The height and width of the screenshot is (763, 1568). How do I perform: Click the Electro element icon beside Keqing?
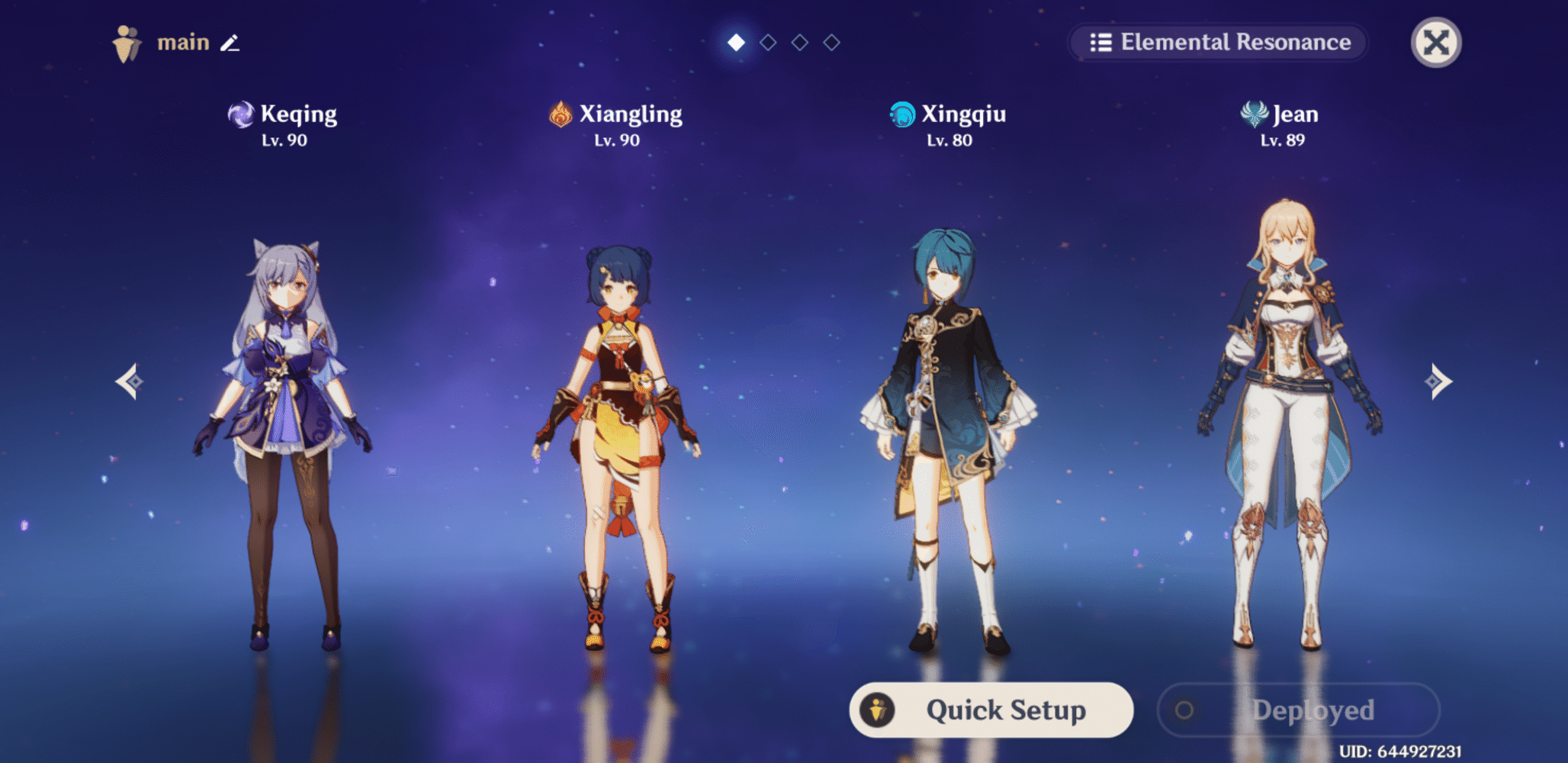click(x=242, y=113)
